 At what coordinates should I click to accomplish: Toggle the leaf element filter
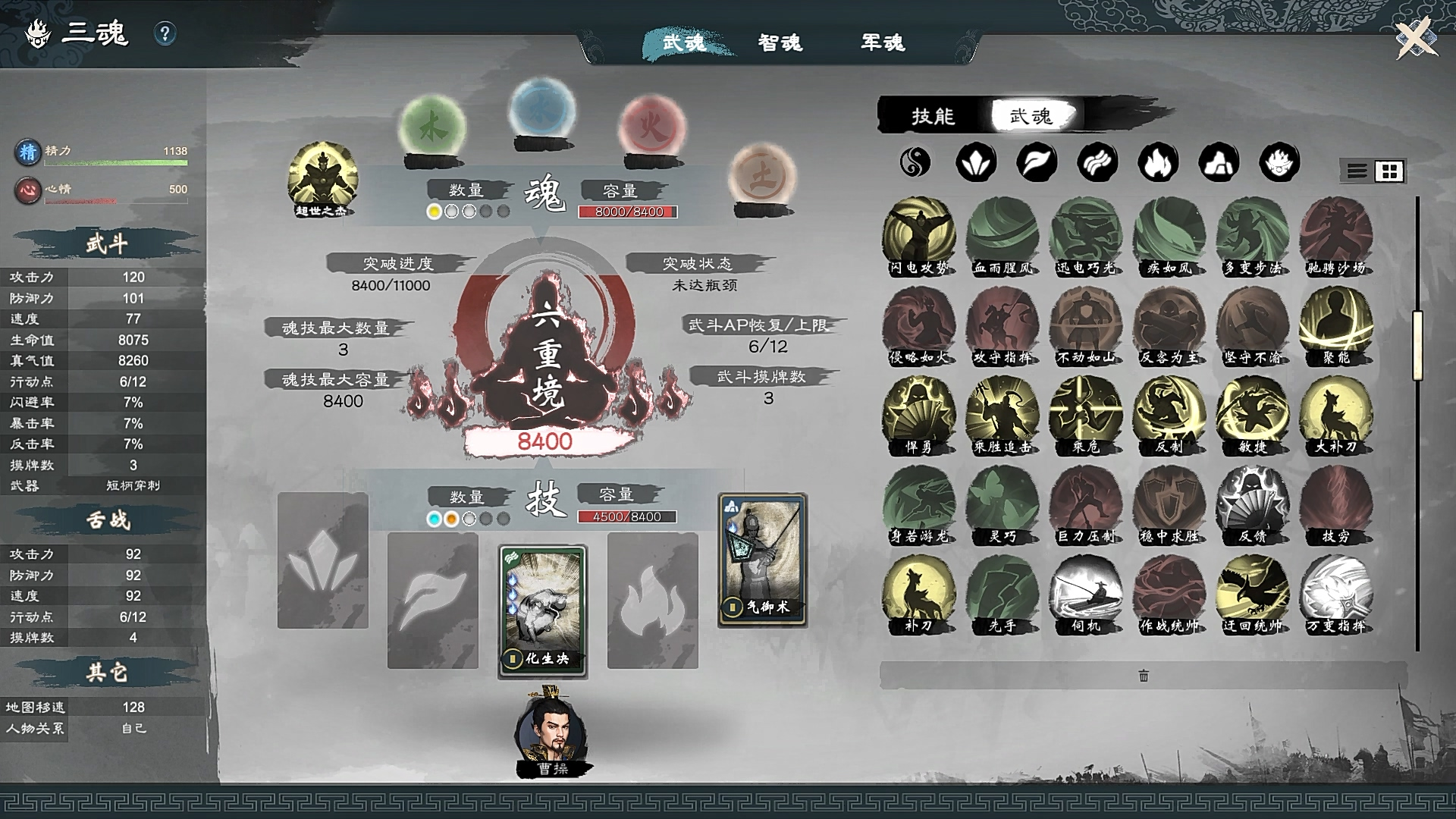tap(1036, 162)
